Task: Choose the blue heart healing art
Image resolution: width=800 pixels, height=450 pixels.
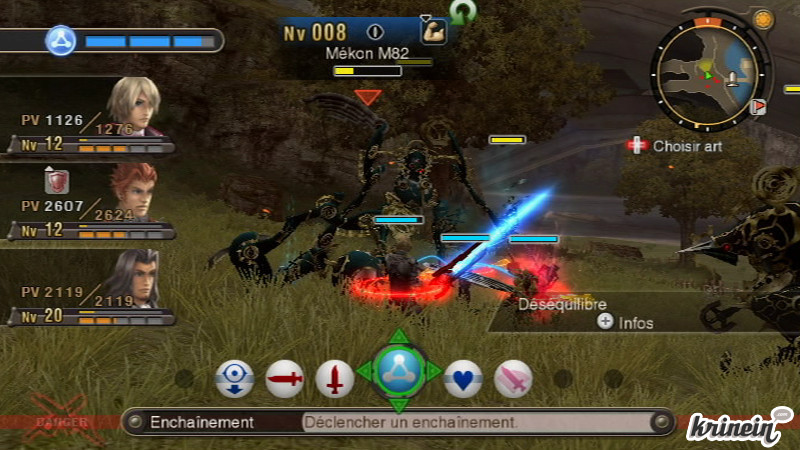Action: point(463,379)
